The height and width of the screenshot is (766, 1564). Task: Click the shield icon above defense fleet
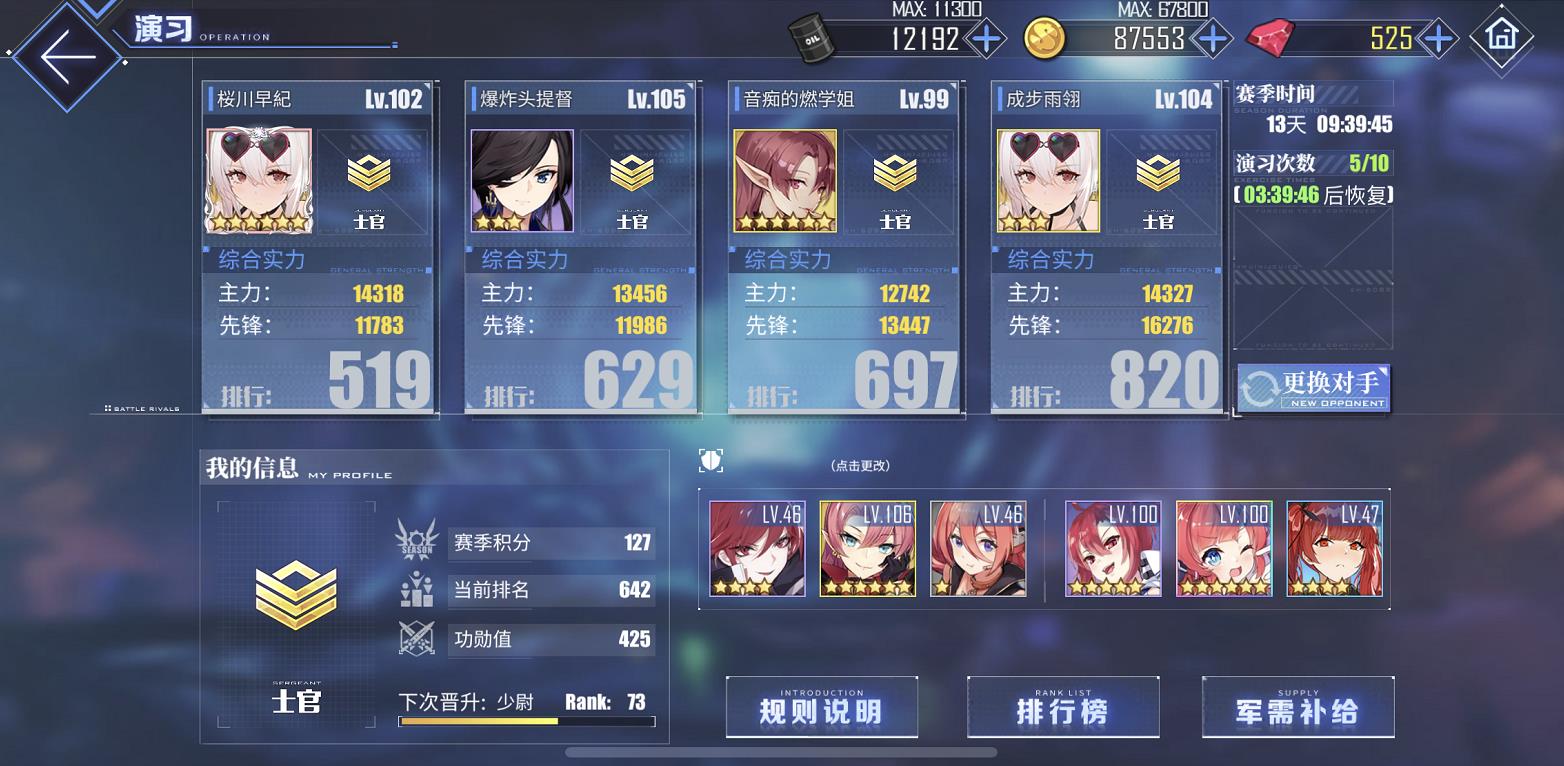click(710, 461)
